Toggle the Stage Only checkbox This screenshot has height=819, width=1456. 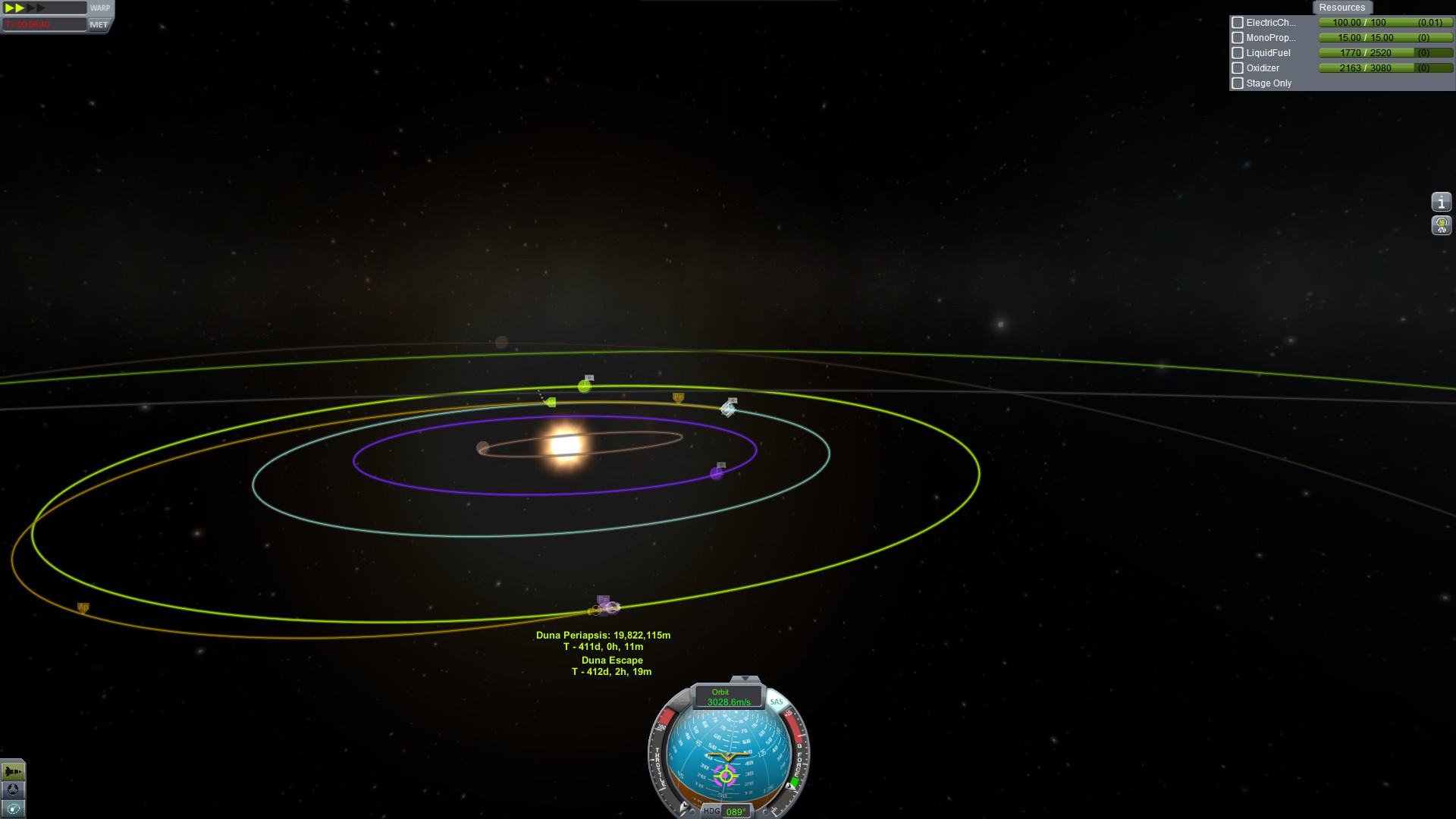pos(1238,83)
